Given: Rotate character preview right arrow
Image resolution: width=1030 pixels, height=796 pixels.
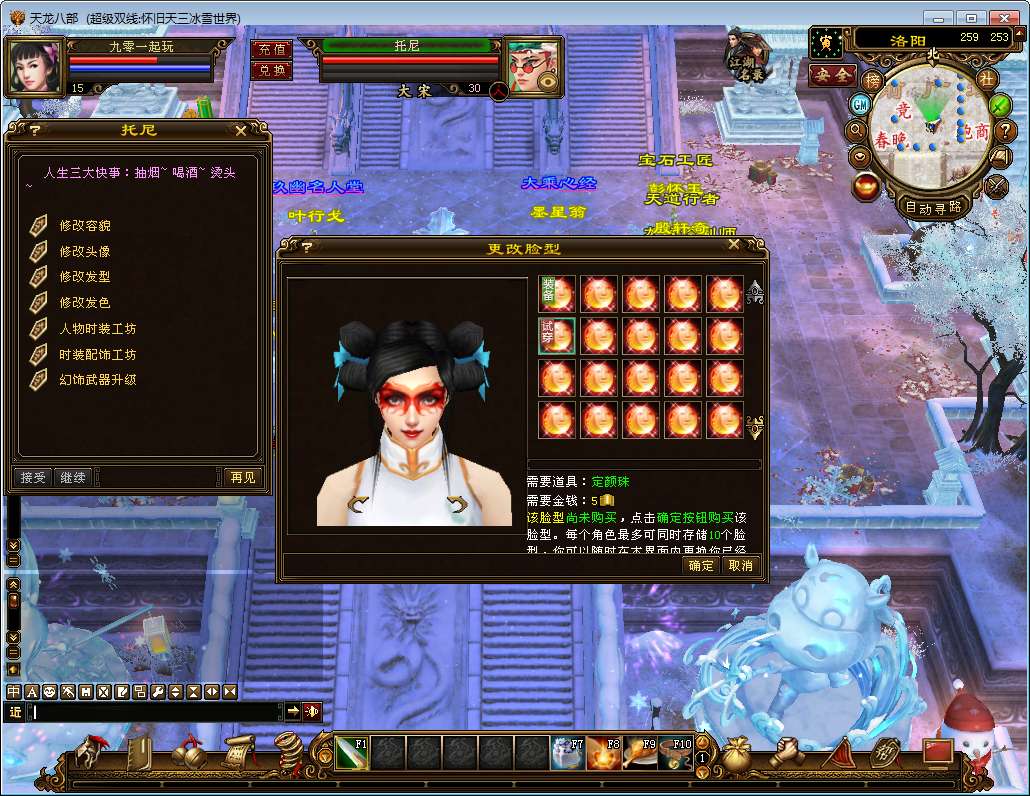Looking at the screenshot, I should pyautogui.click(x=459, y=505).
